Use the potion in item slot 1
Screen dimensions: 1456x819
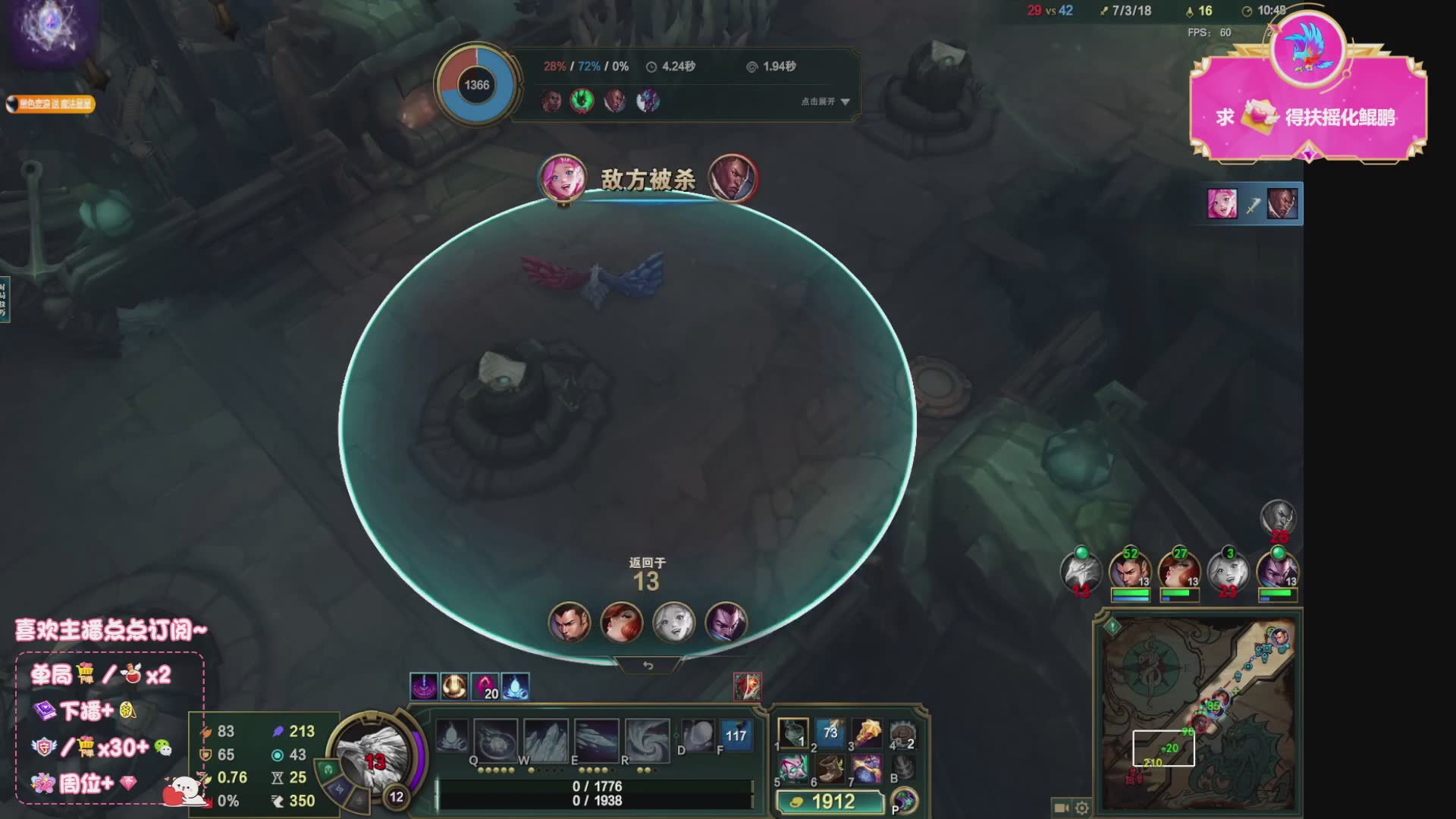[x=793, y=733]
